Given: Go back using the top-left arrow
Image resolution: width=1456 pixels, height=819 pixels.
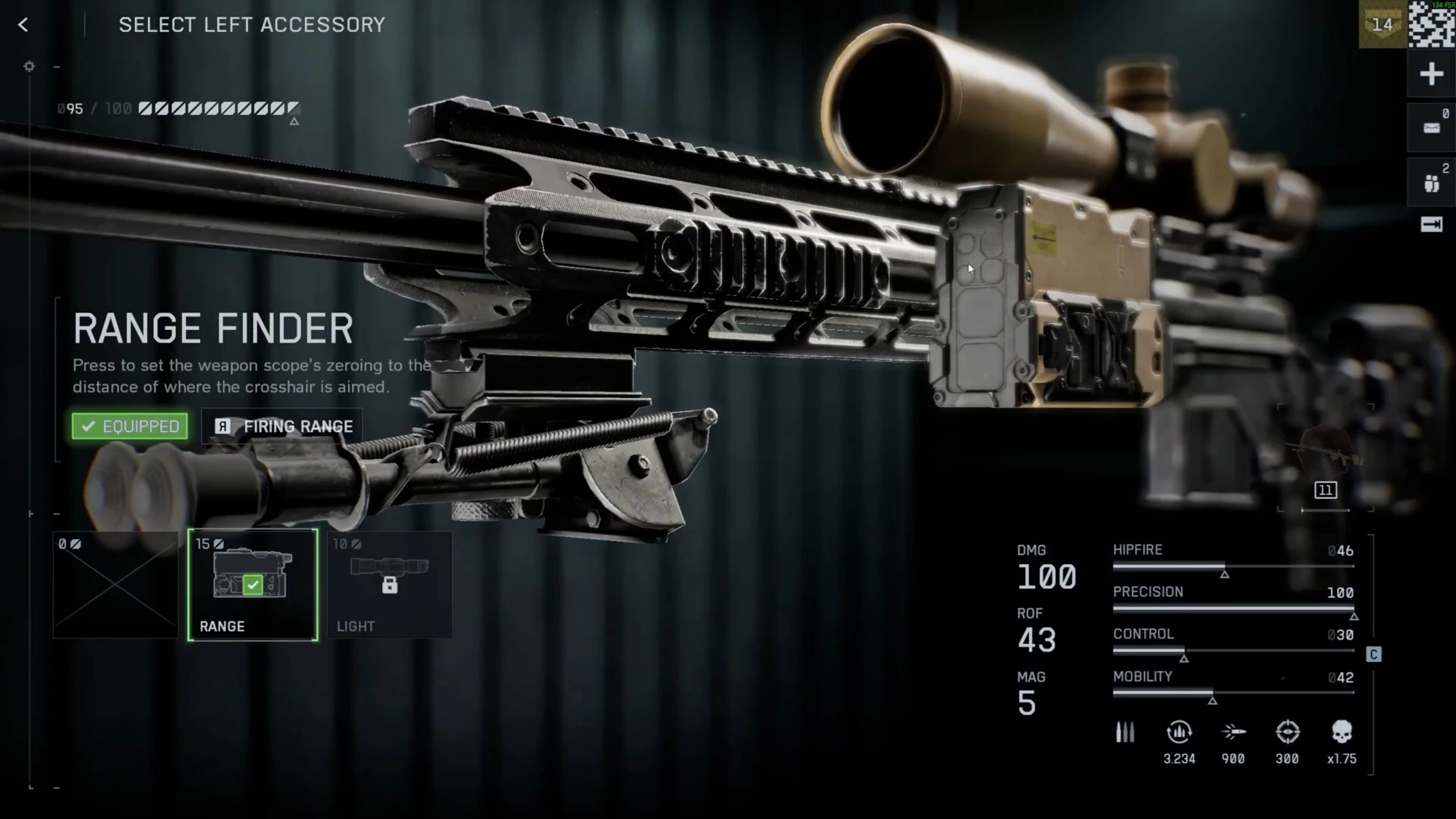Looking at the screenshot, I should click(23, 25).
